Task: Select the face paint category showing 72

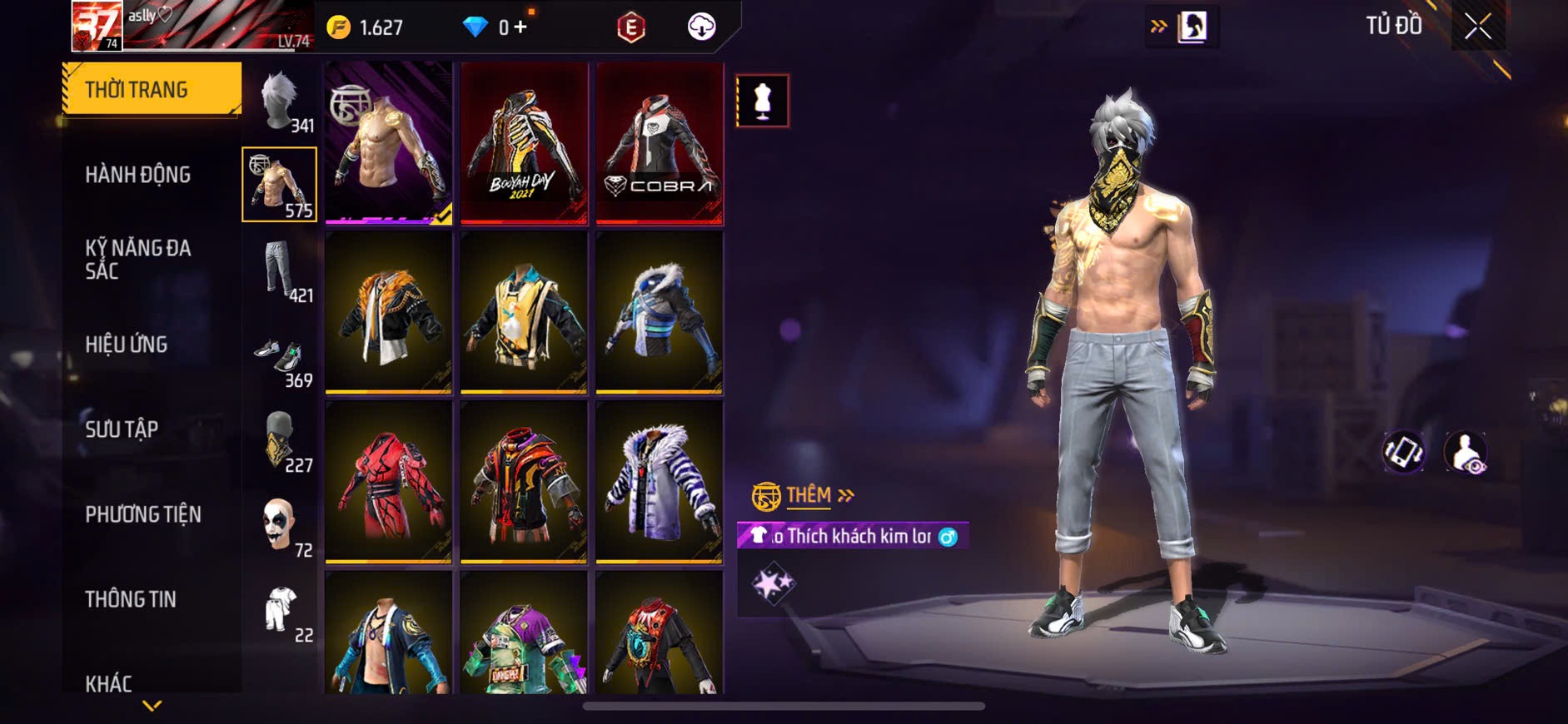Action: (x=281, y=526)
